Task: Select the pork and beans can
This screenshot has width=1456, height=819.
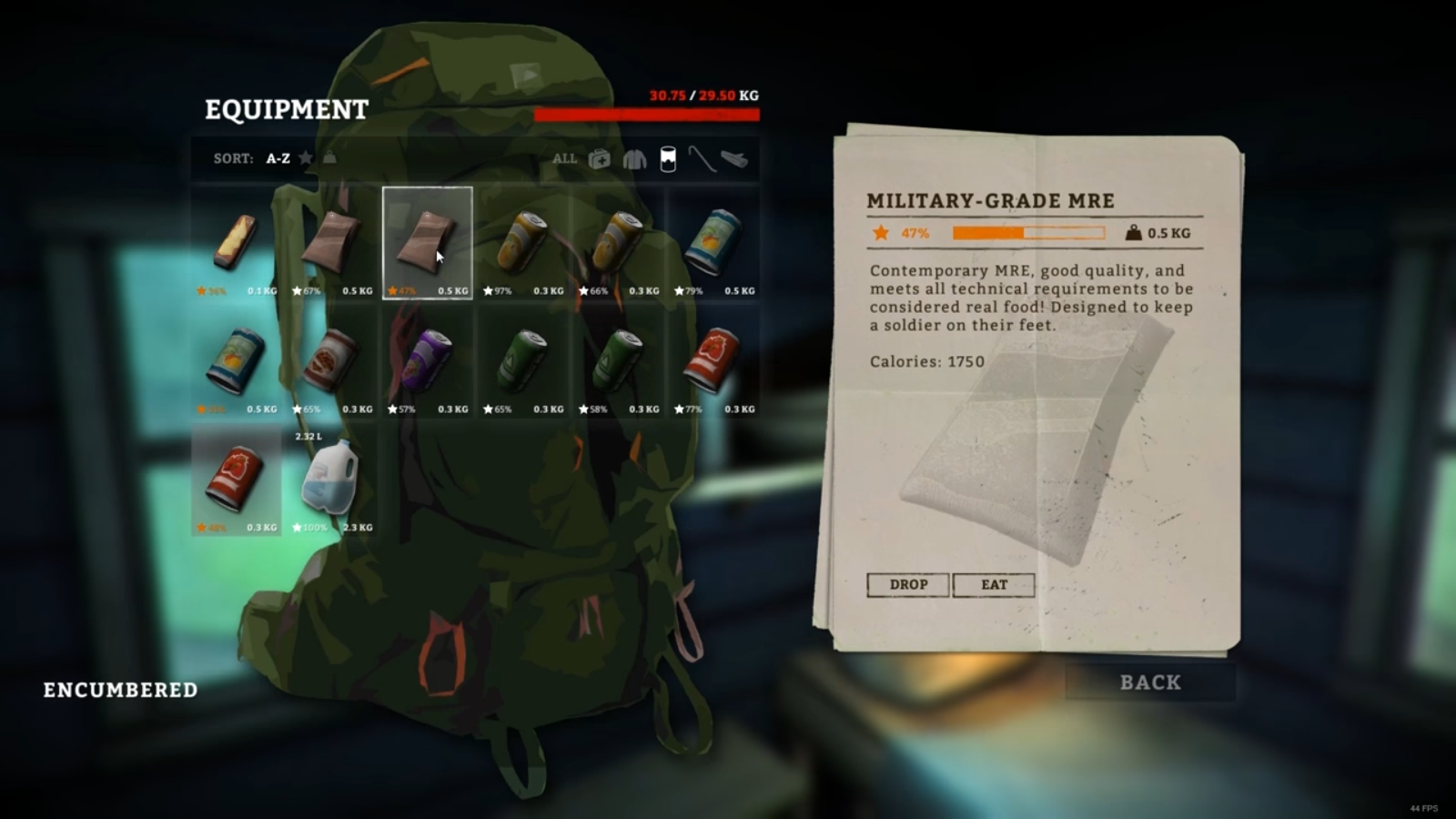Action: click(332, 361)
